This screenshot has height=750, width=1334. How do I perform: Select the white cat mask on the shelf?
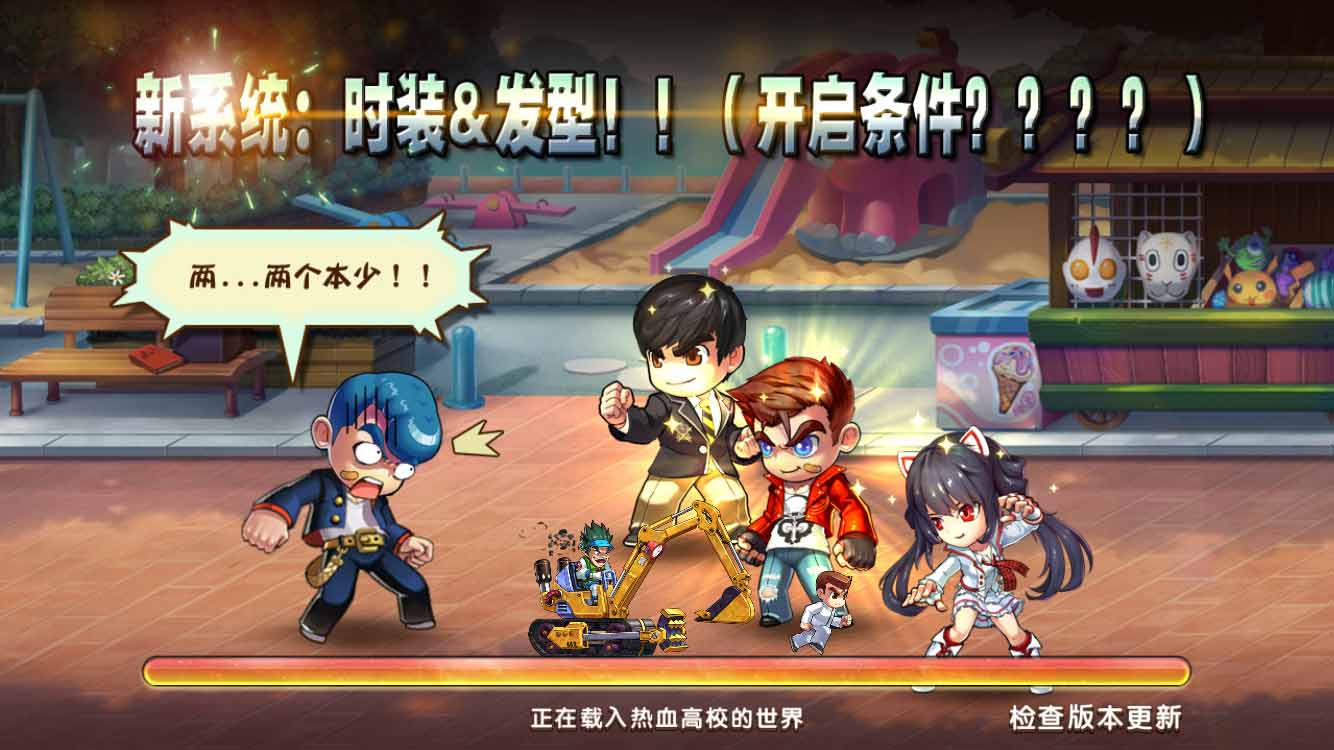tap(1166, 268)
